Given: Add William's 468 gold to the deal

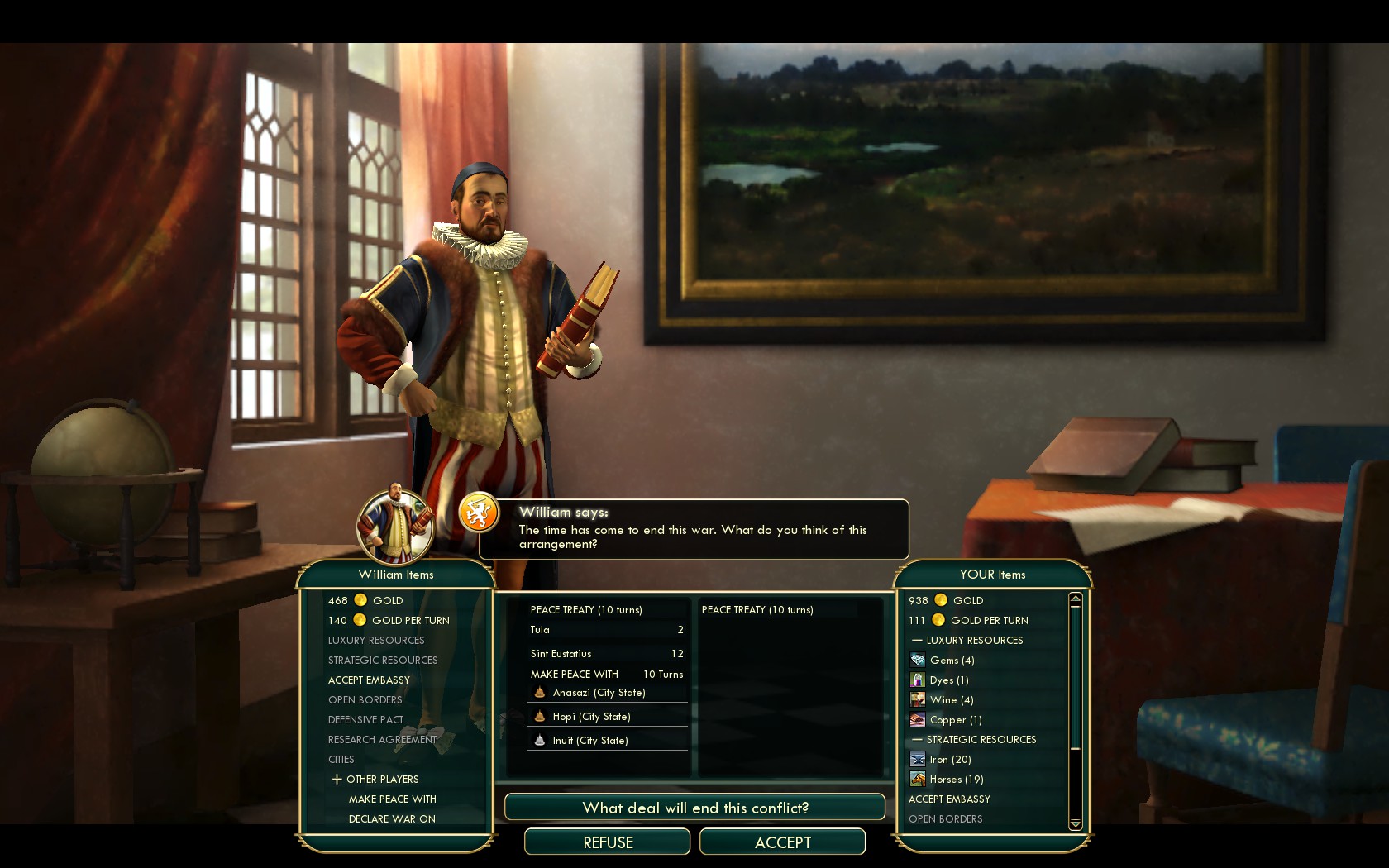Looking at the screenshot, I should [x=386, y=601].
